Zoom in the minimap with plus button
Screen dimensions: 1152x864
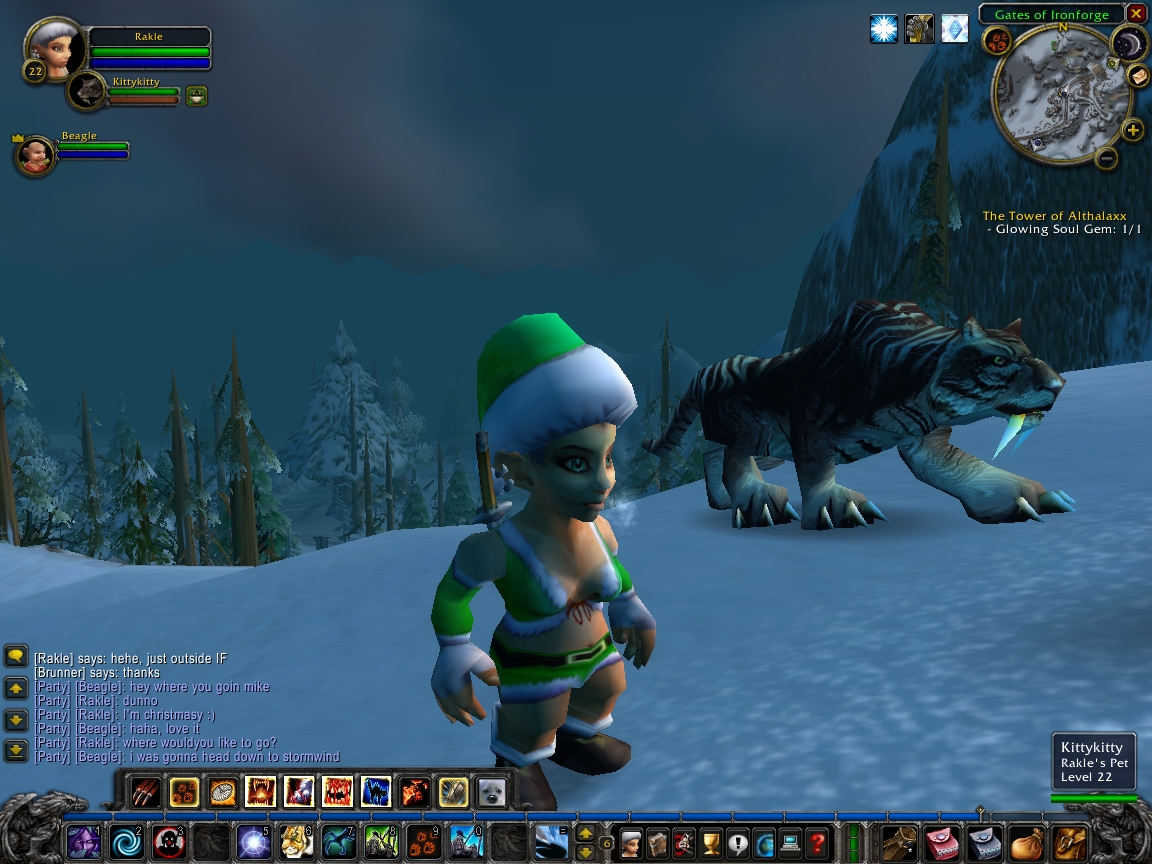pyautogui.click(x=1132, y=130)
